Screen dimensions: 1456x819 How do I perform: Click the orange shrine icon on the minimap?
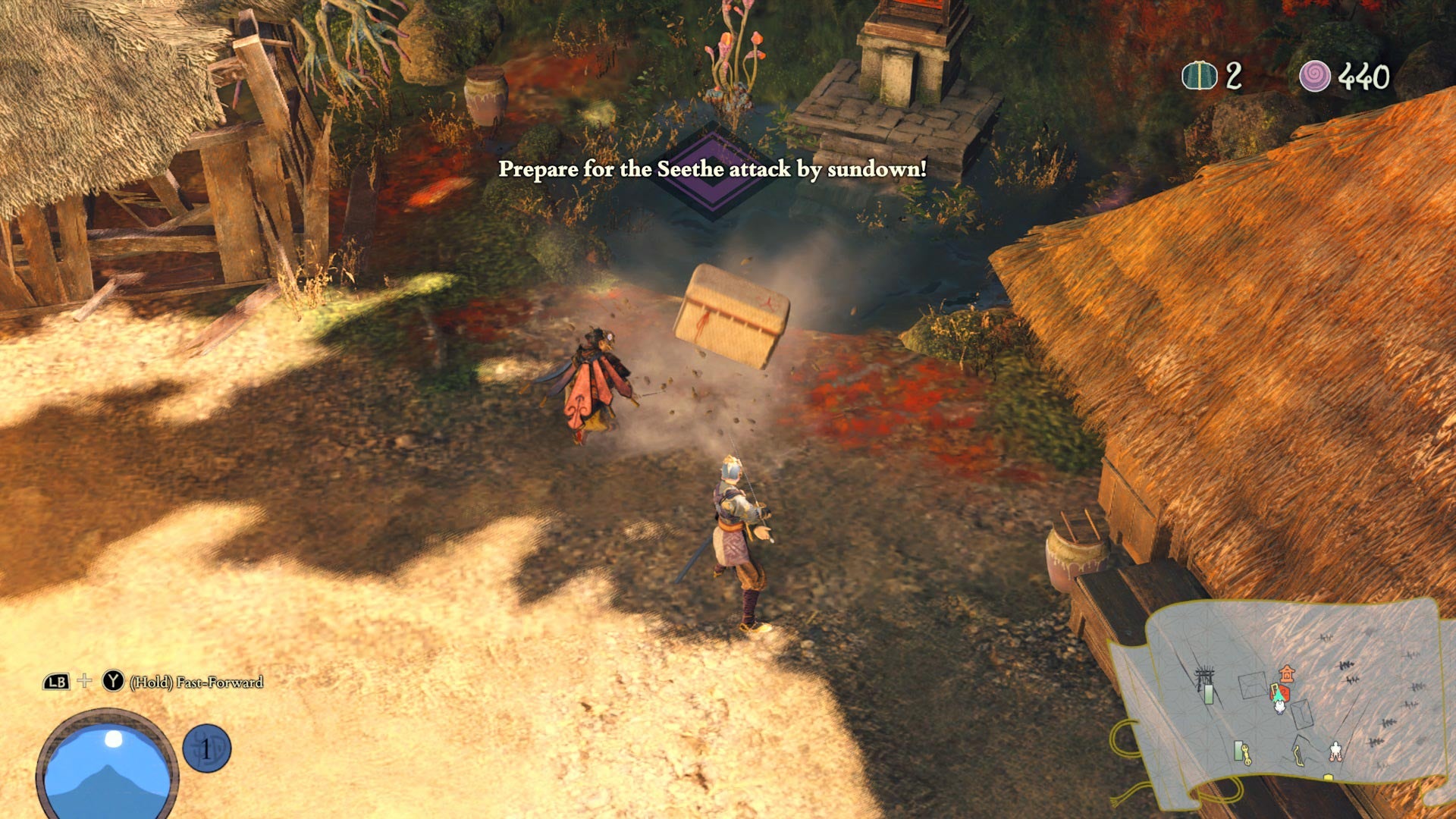[1287, 675]
